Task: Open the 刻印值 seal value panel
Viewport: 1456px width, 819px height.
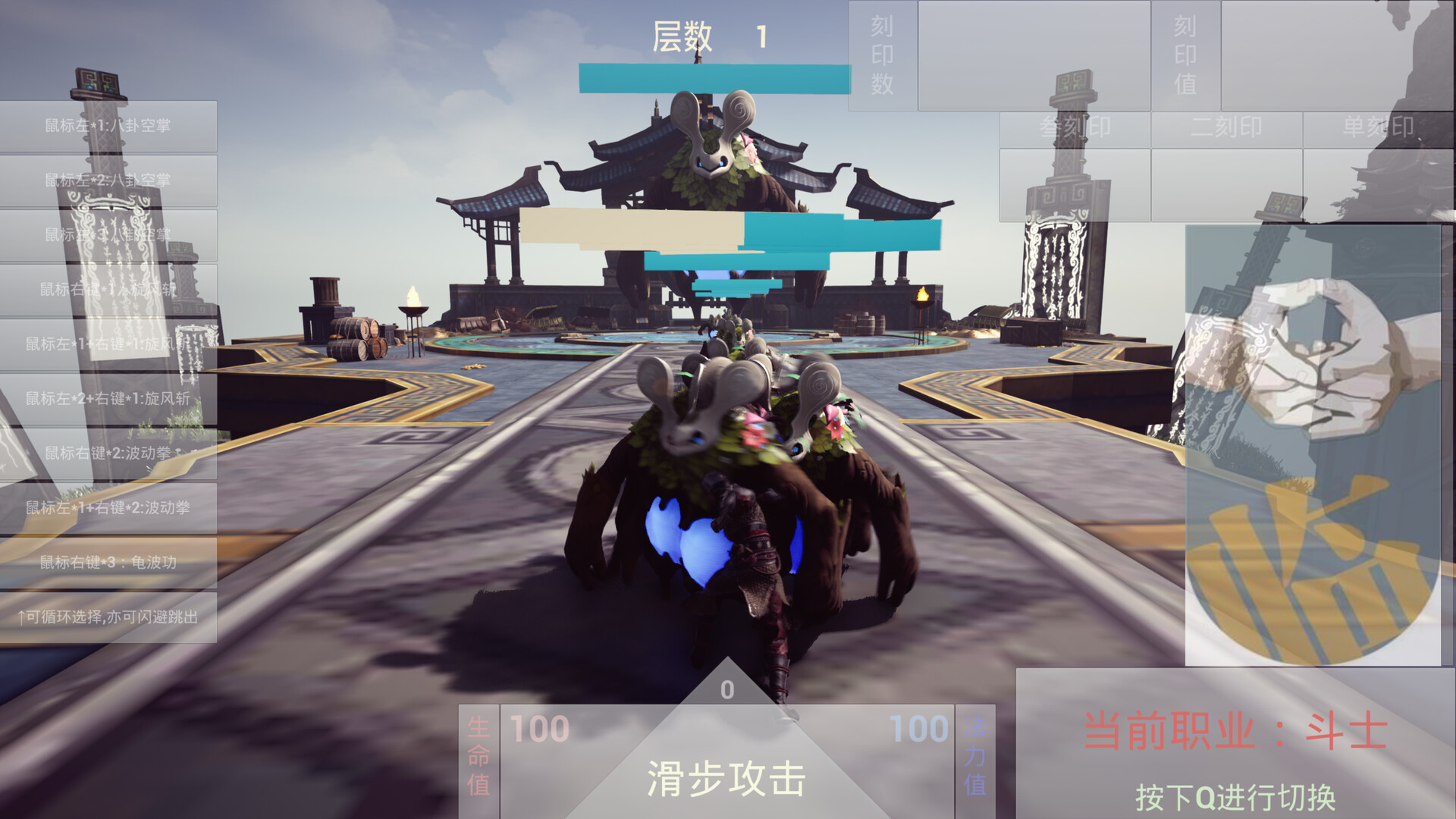Action: [x=1187, y=53]
